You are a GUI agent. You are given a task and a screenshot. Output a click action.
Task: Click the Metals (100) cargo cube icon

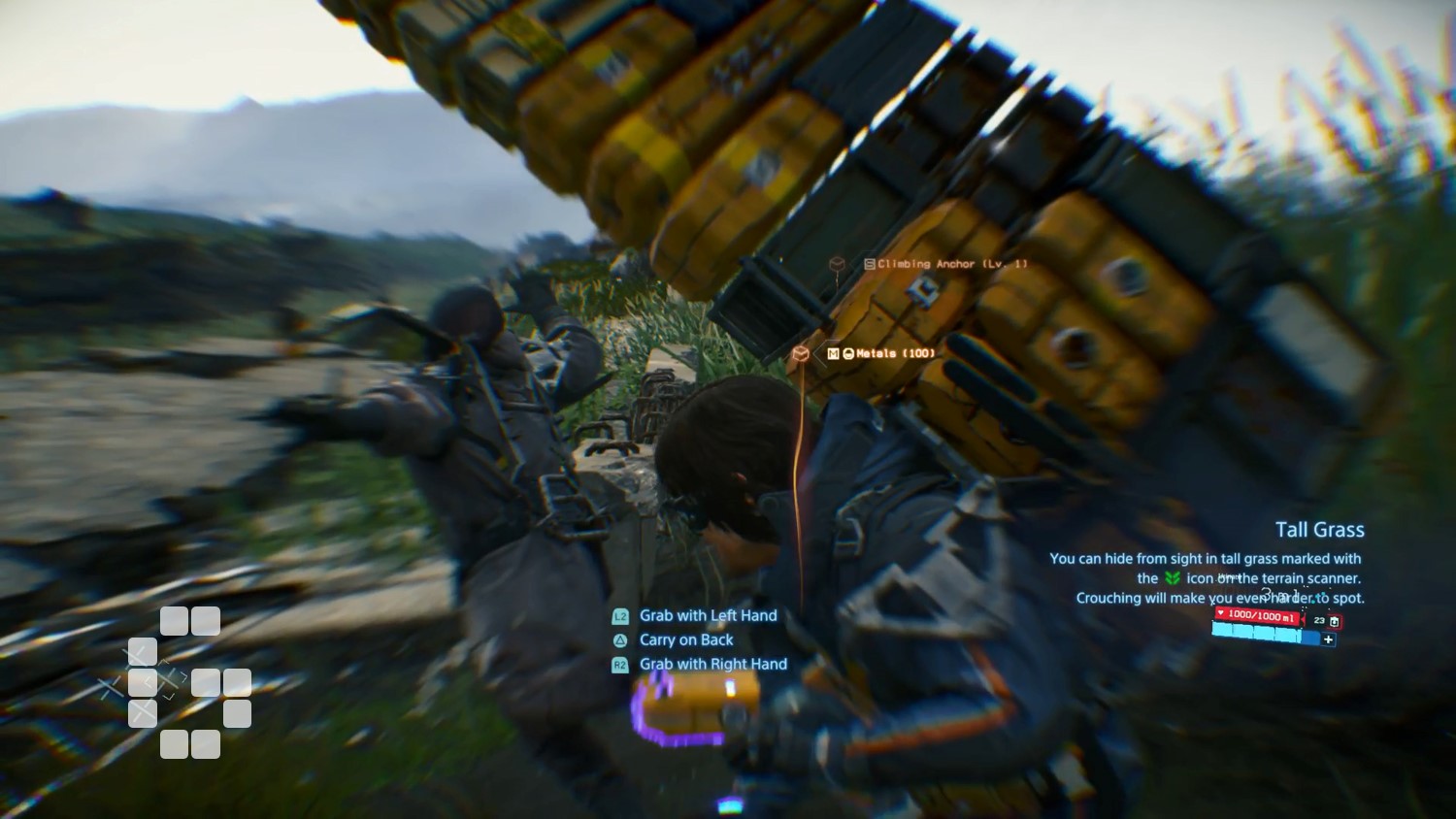point(802,353)
